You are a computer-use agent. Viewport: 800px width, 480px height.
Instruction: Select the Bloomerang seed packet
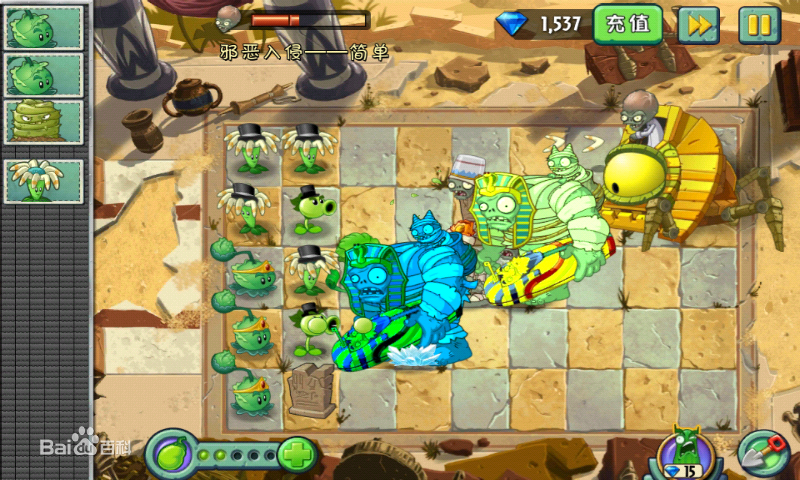tap(45, 179)
